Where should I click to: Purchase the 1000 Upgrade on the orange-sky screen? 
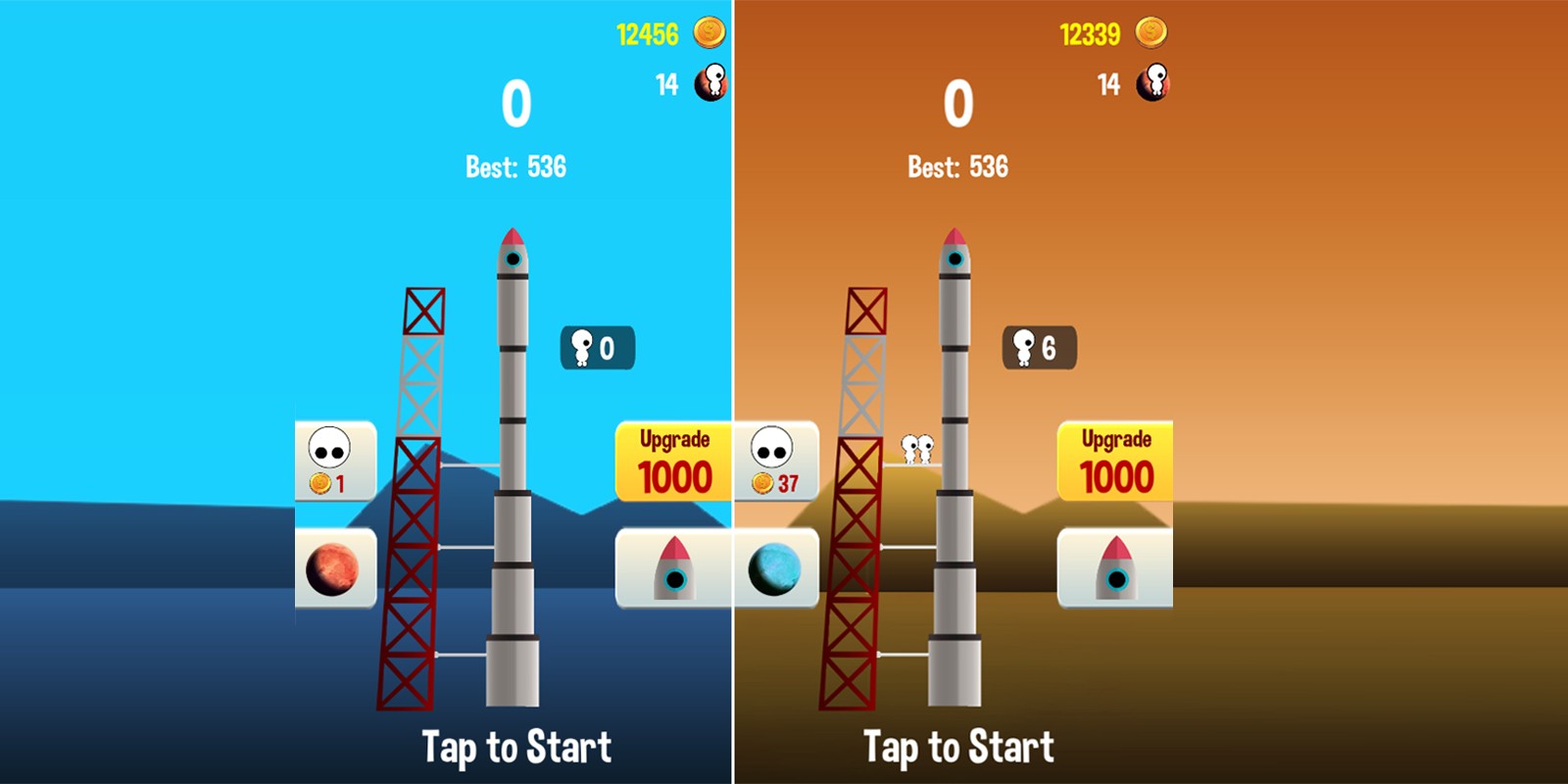click(x=1115, y=462)
